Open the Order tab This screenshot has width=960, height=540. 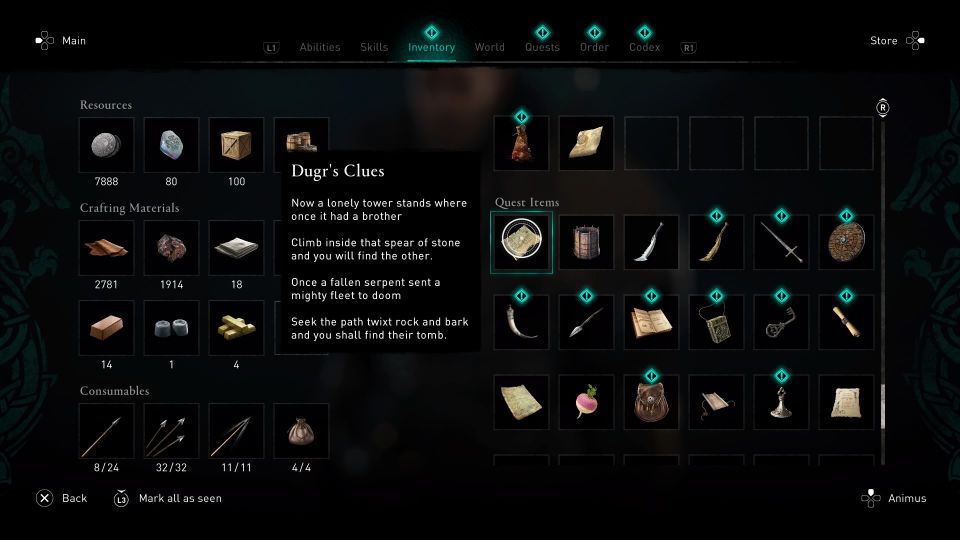[x=594, y=47]
